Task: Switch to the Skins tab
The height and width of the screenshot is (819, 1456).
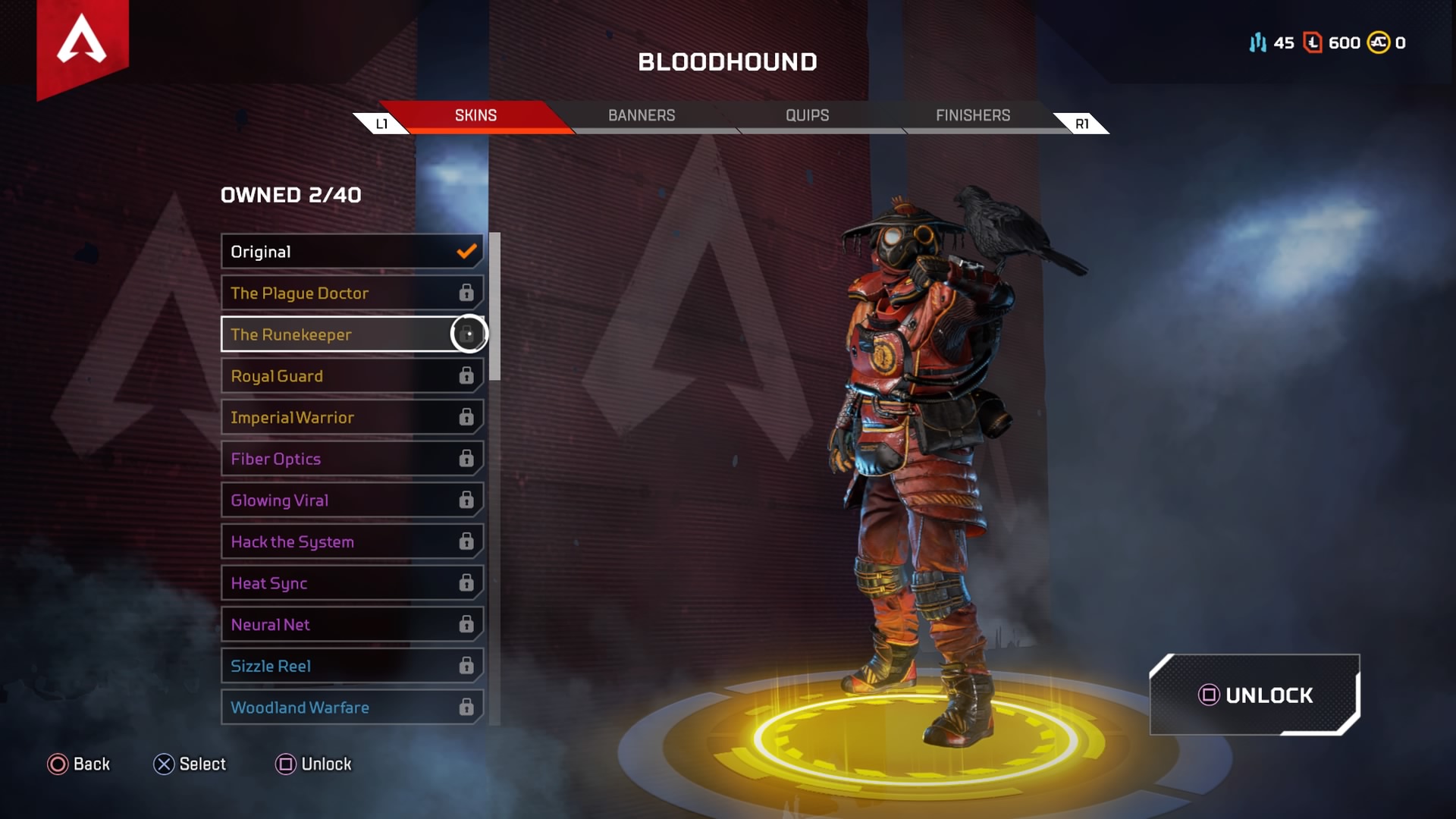Action: click(475, 115)
